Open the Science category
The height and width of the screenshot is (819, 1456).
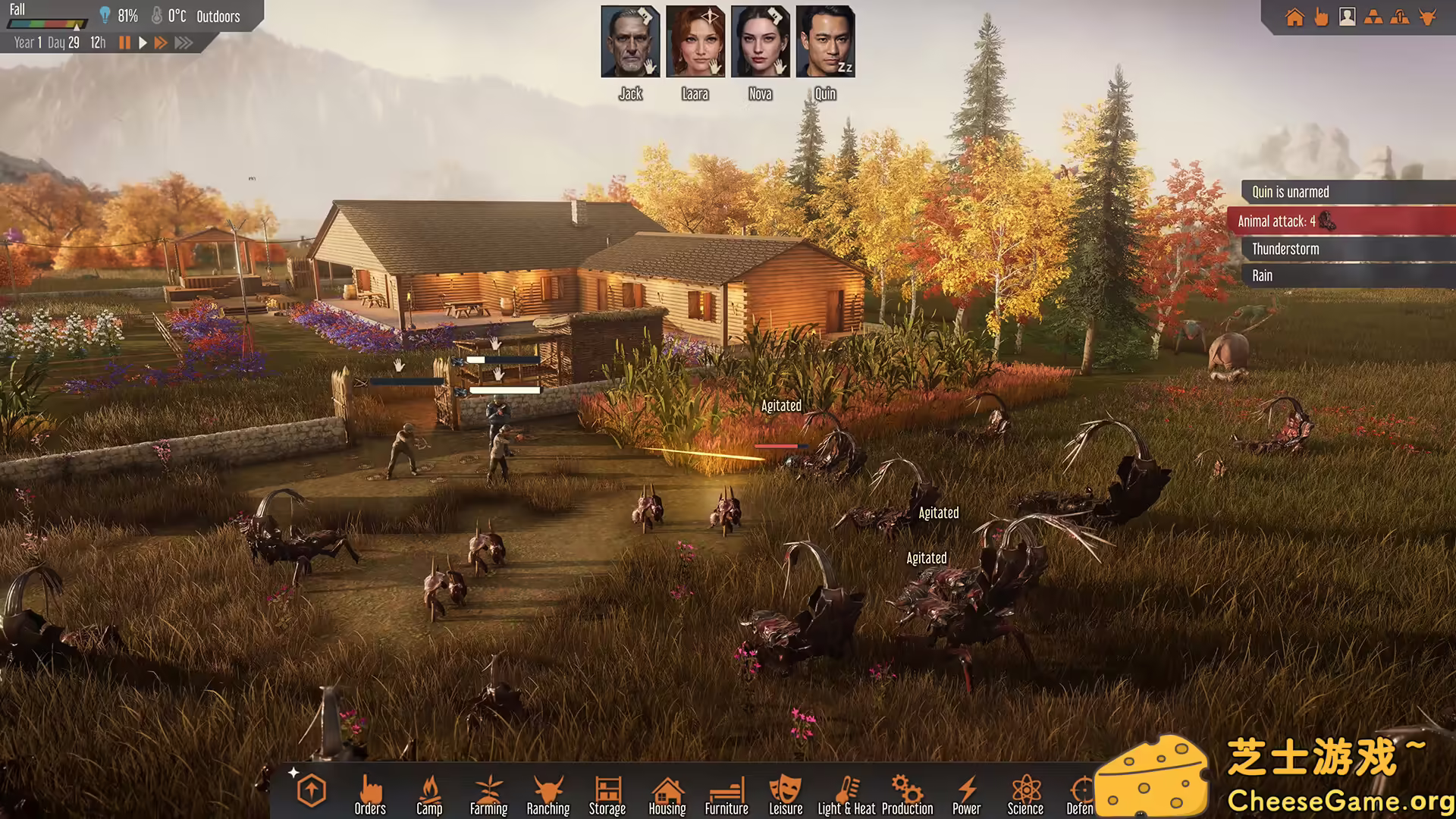click(x=1025, y=794)
